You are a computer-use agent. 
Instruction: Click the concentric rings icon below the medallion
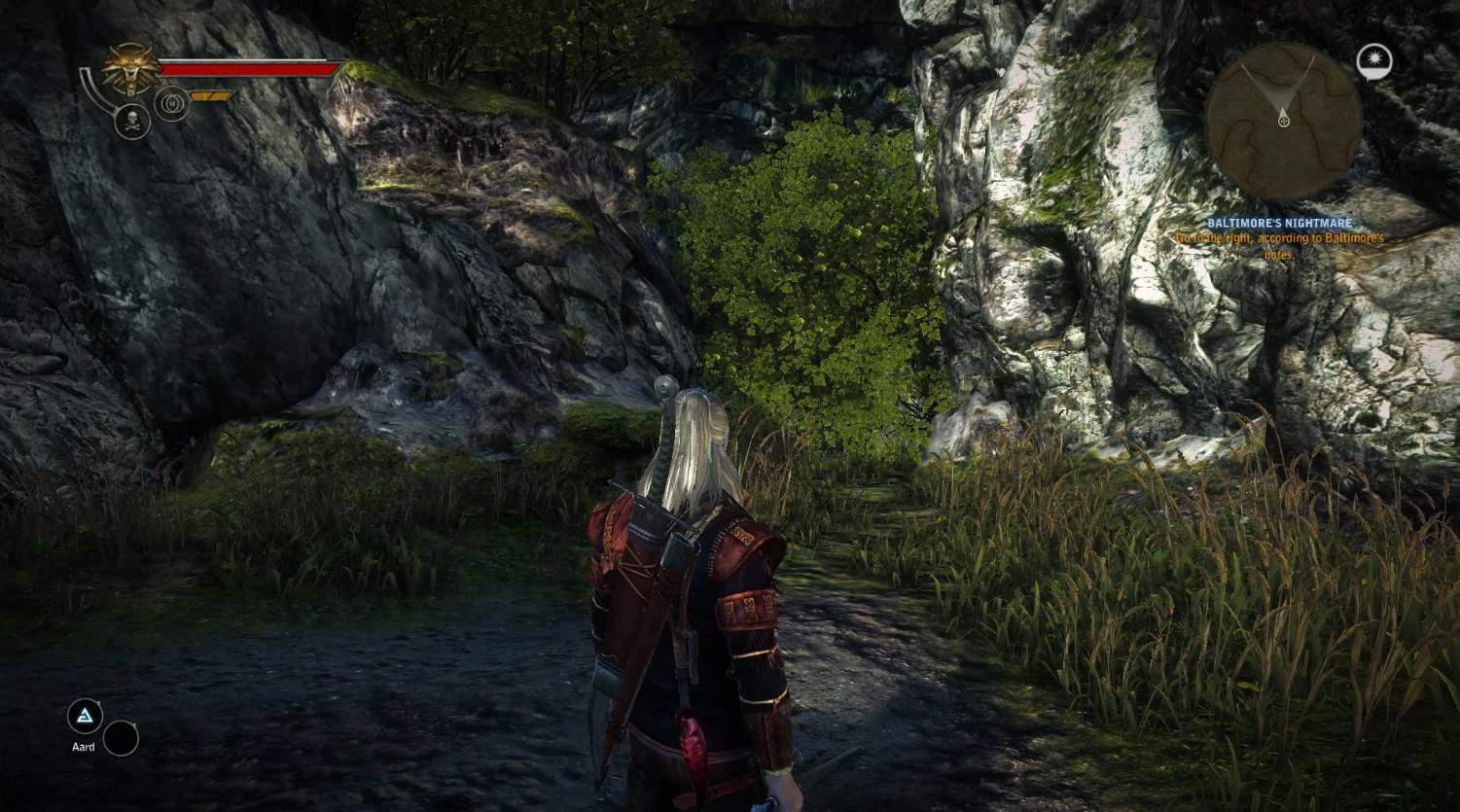point(171,101)
